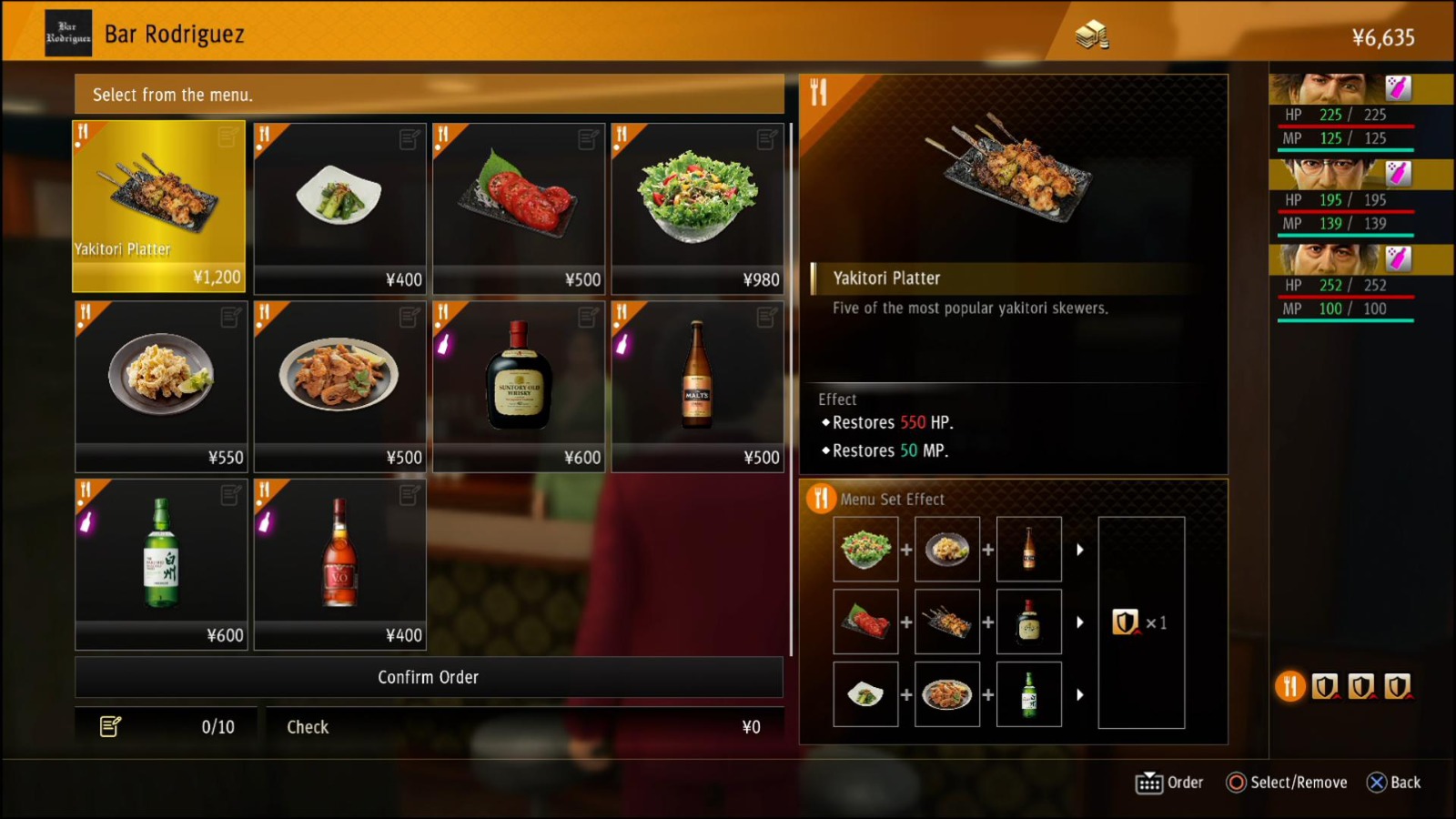Viewport: 1456px width, 819px height.
Task: Select the Yakitori Platter menu tile
Action: [158, 205]
